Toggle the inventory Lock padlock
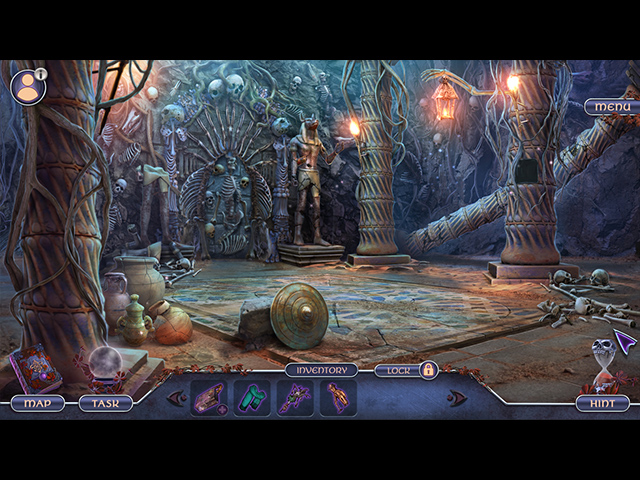Image resolution: width=640 pixels, height=480 pixels. 428,370
